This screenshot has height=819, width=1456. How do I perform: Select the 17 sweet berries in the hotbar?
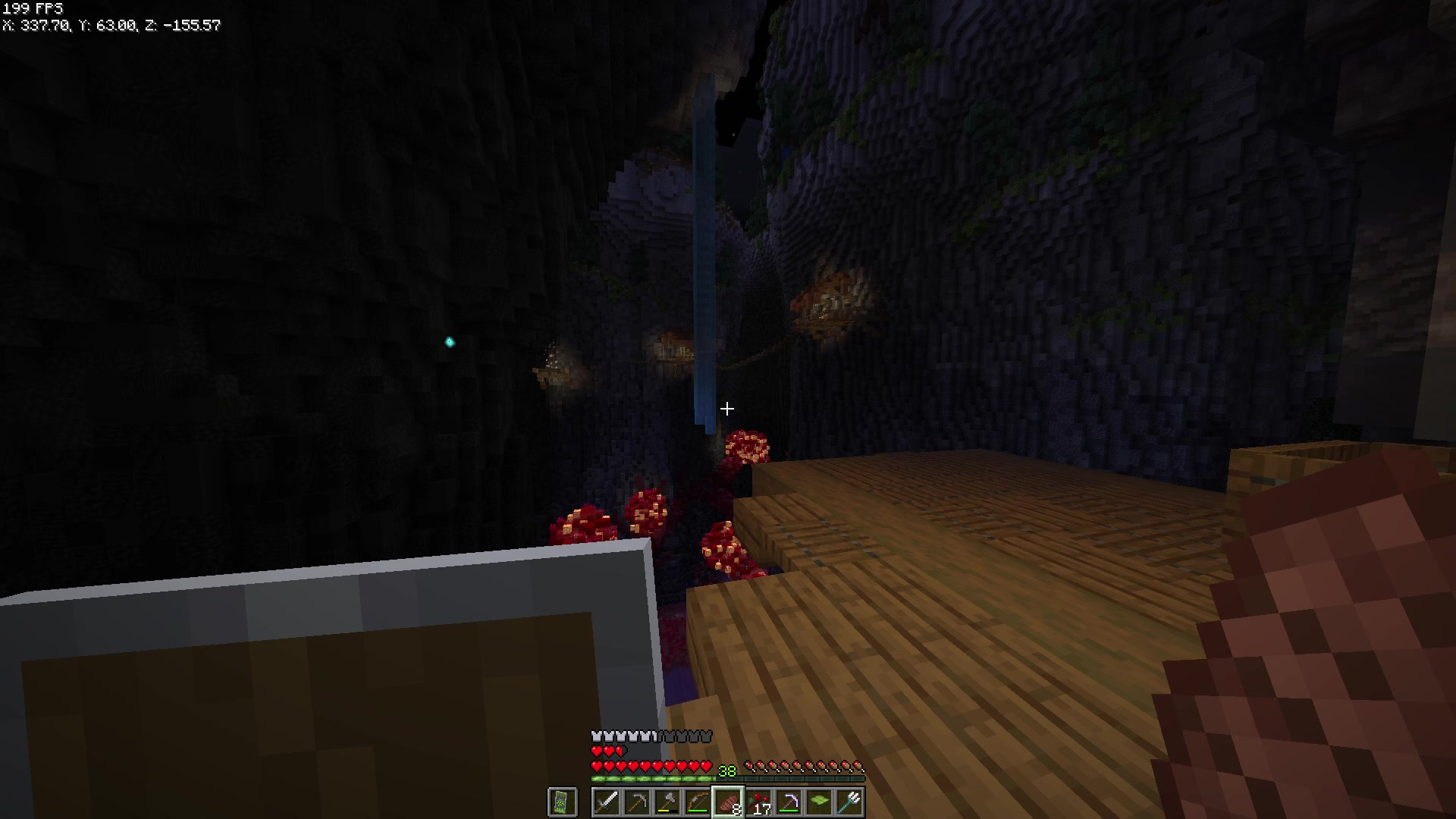758,800
